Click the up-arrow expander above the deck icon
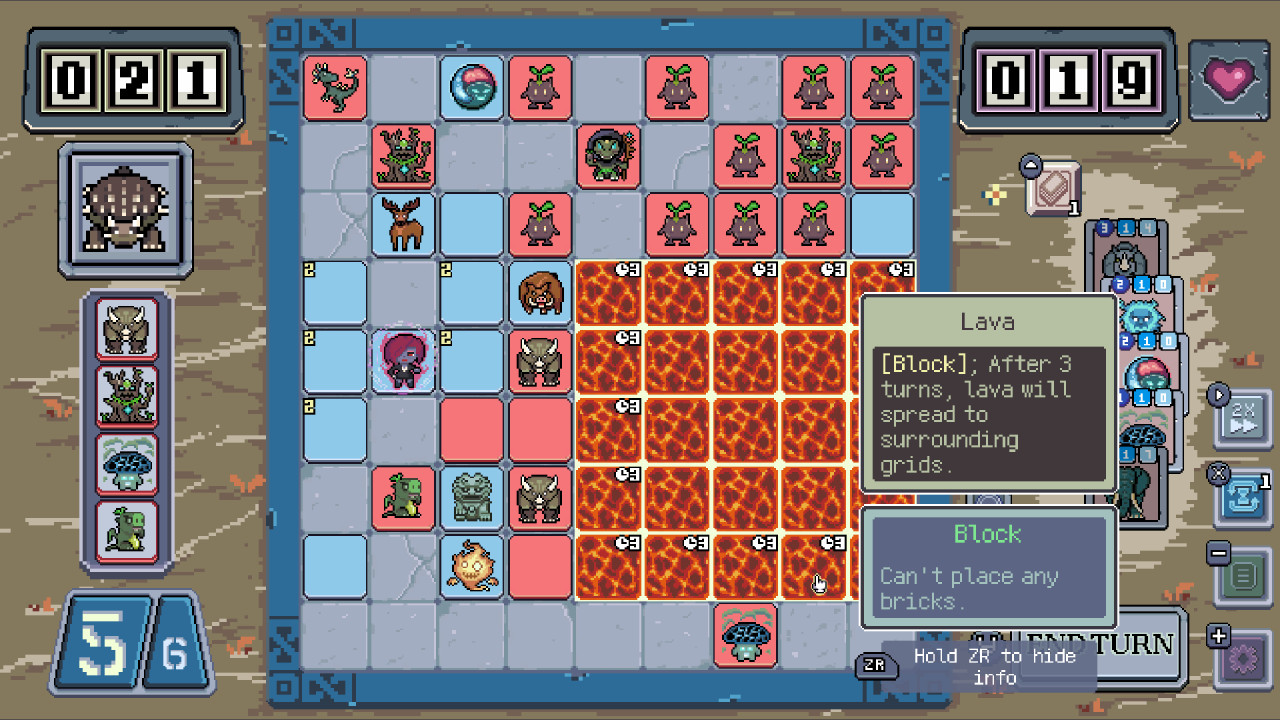Image resolution: width=1280 pixels, height=720 pixels. pyautogui.click(x=1030, y=166)
